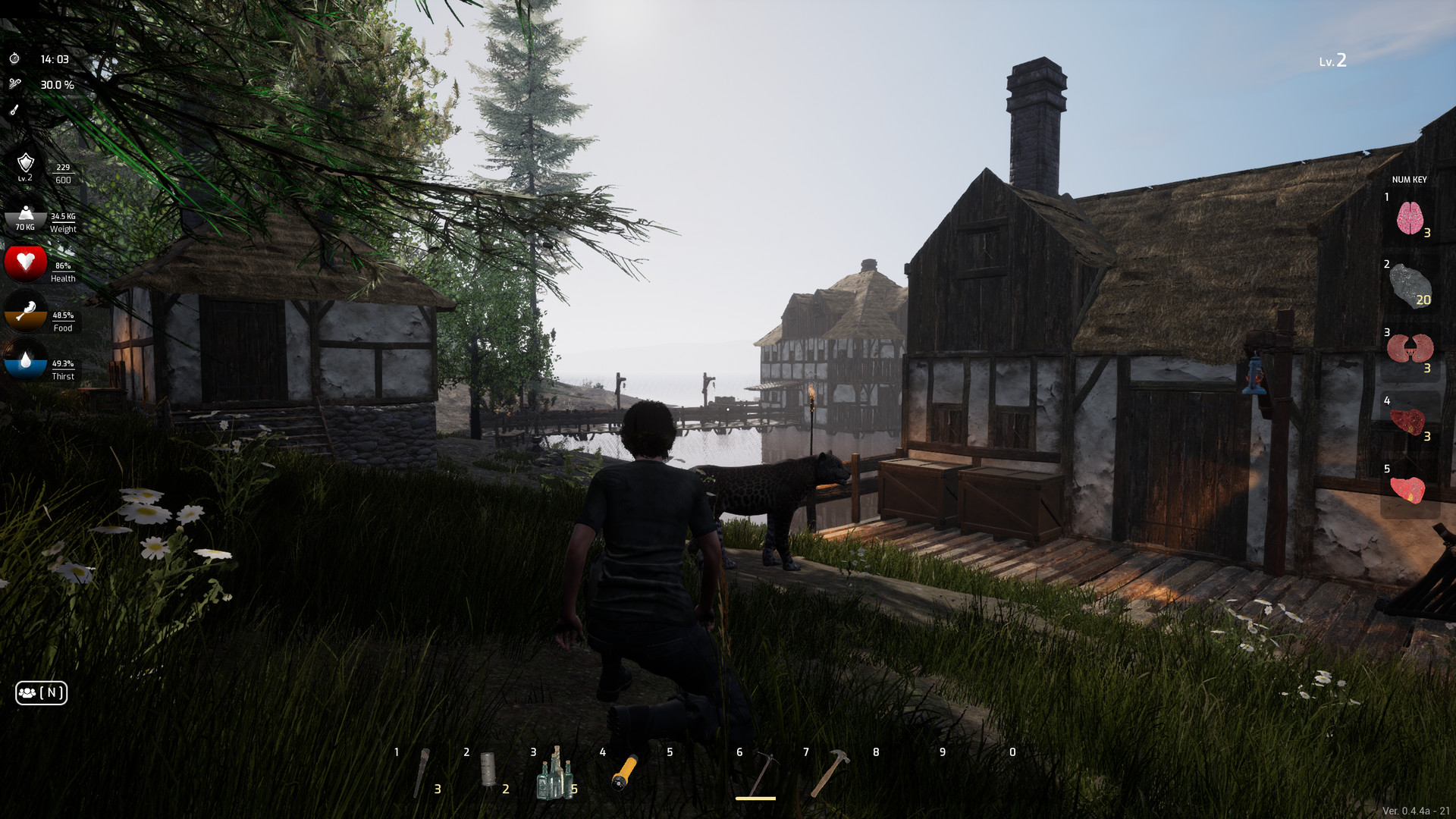Click the thermometer status icon
Viewport: 1456px width, 819px height.
coord(15,111)
